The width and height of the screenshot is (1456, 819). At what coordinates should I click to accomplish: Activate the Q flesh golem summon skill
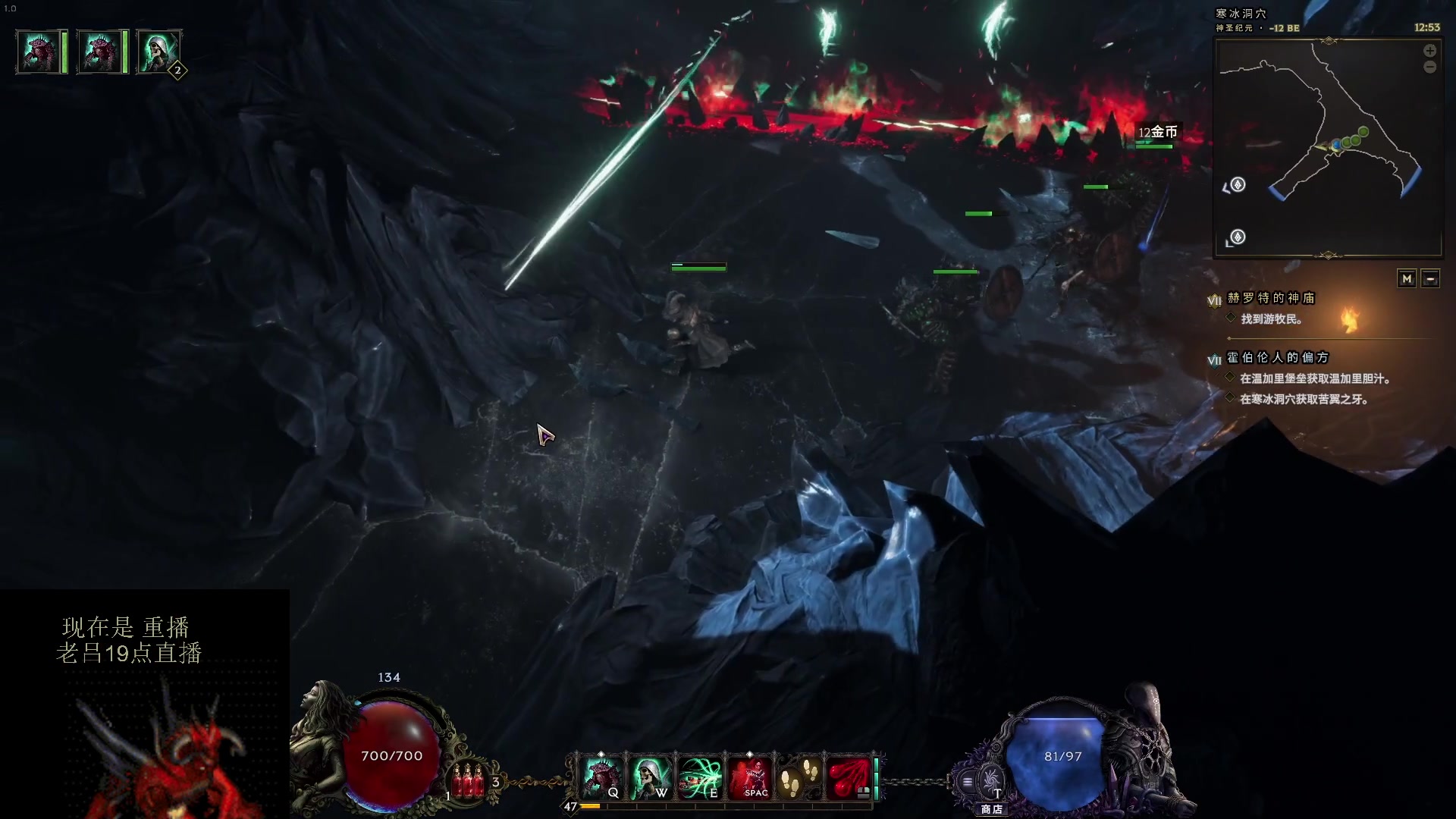click(602, 777)
